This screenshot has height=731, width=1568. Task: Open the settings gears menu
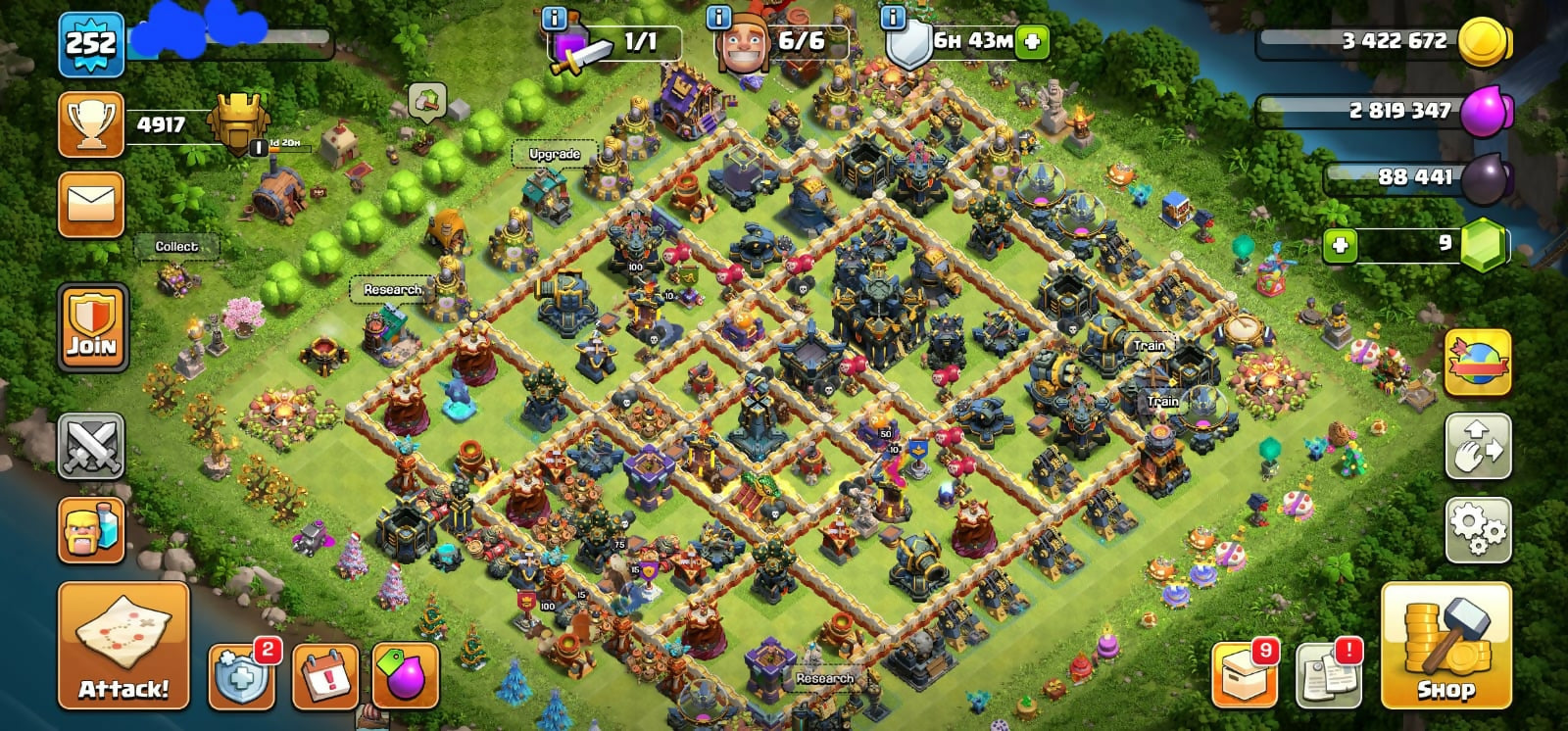[1478, 531]
